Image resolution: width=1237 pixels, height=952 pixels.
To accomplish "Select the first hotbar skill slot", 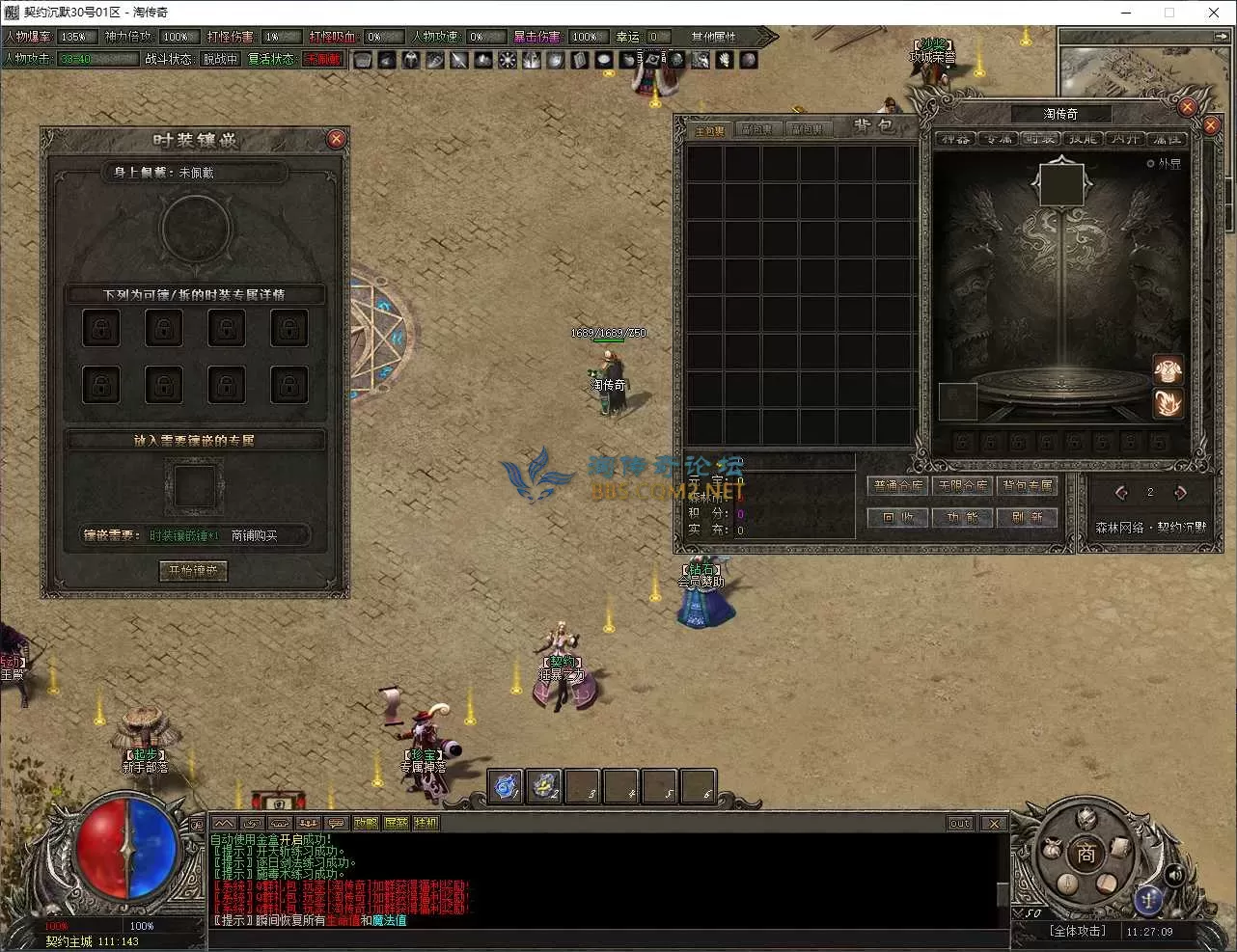I will tap(505, 786).
